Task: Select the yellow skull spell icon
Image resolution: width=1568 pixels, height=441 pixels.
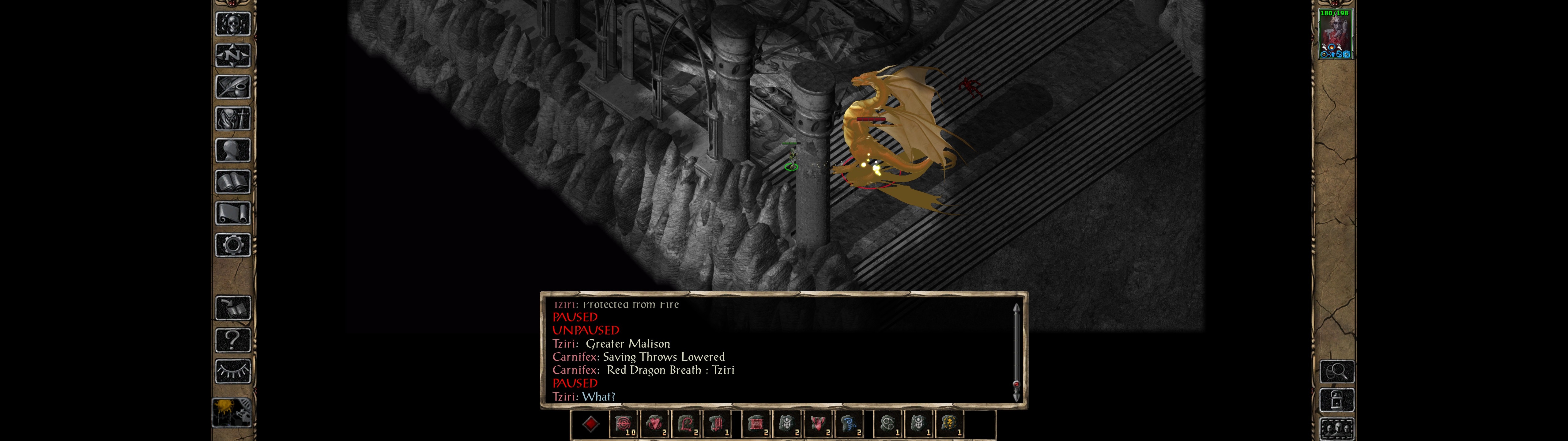Action: click(x=949, y=424)
